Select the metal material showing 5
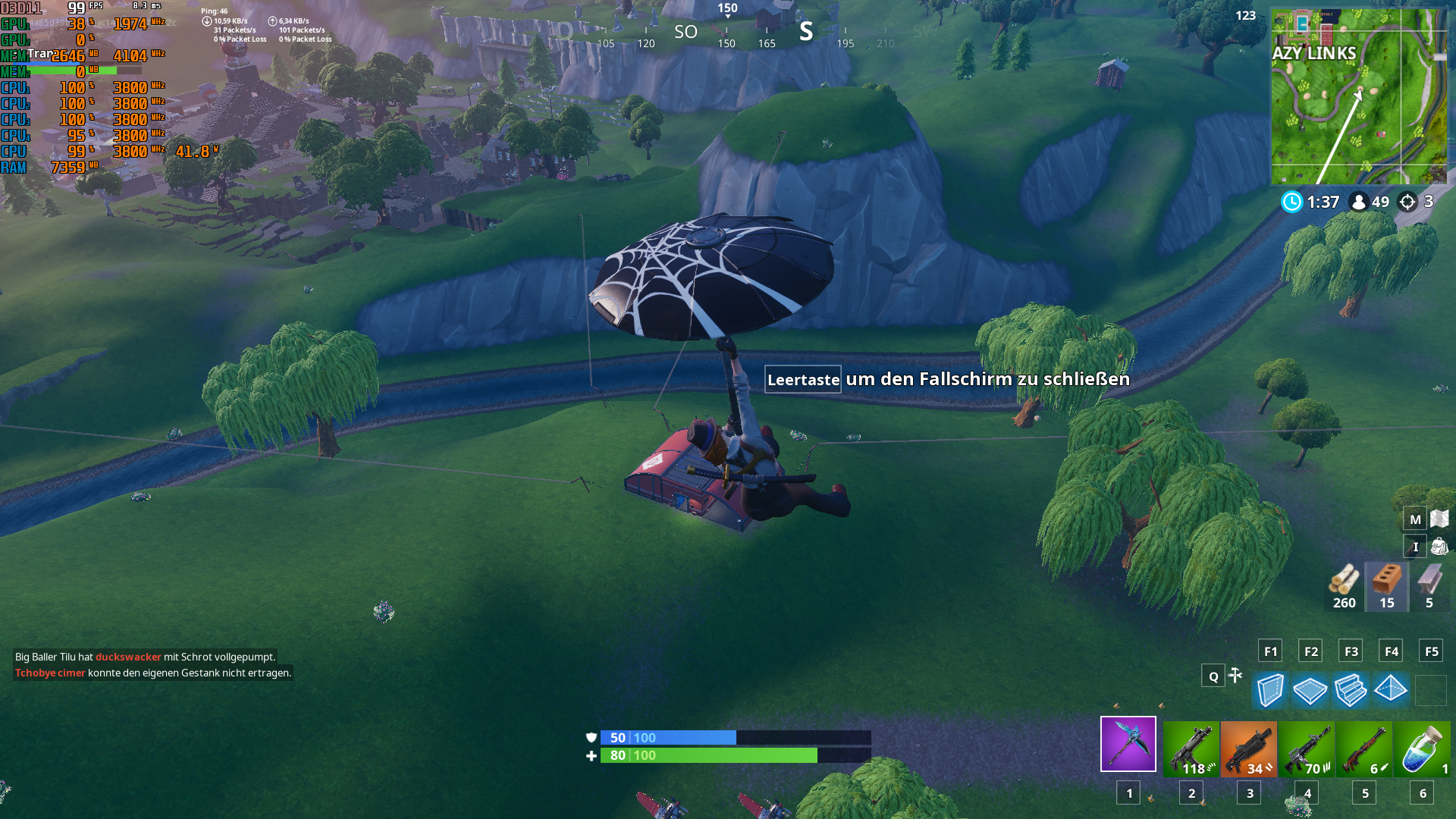The width and height of the screenshot is (1456, 819). coord(1430,584)
